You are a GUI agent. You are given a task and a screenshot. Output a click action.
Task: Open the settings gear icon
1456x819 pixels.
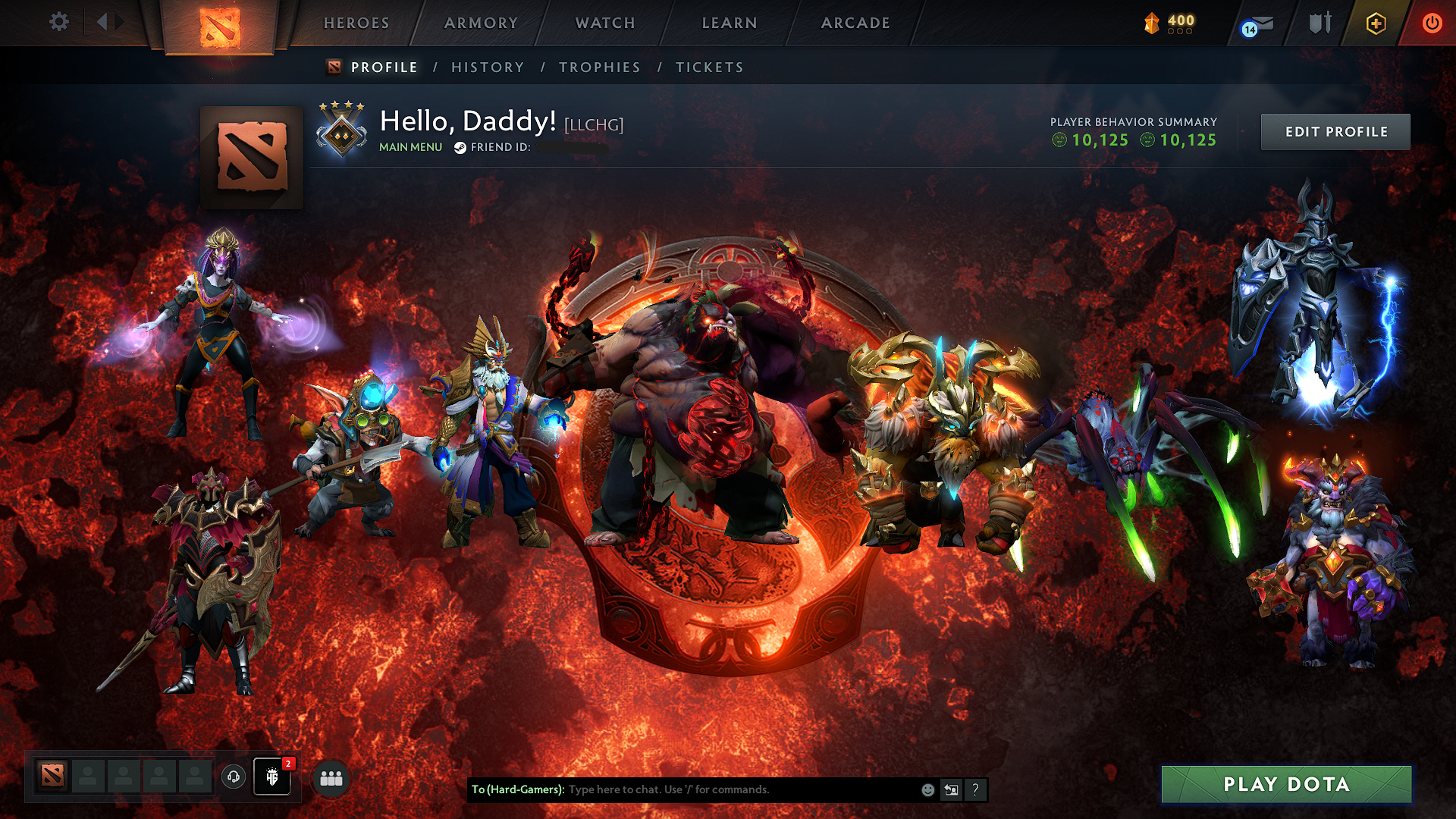[58, 22]
